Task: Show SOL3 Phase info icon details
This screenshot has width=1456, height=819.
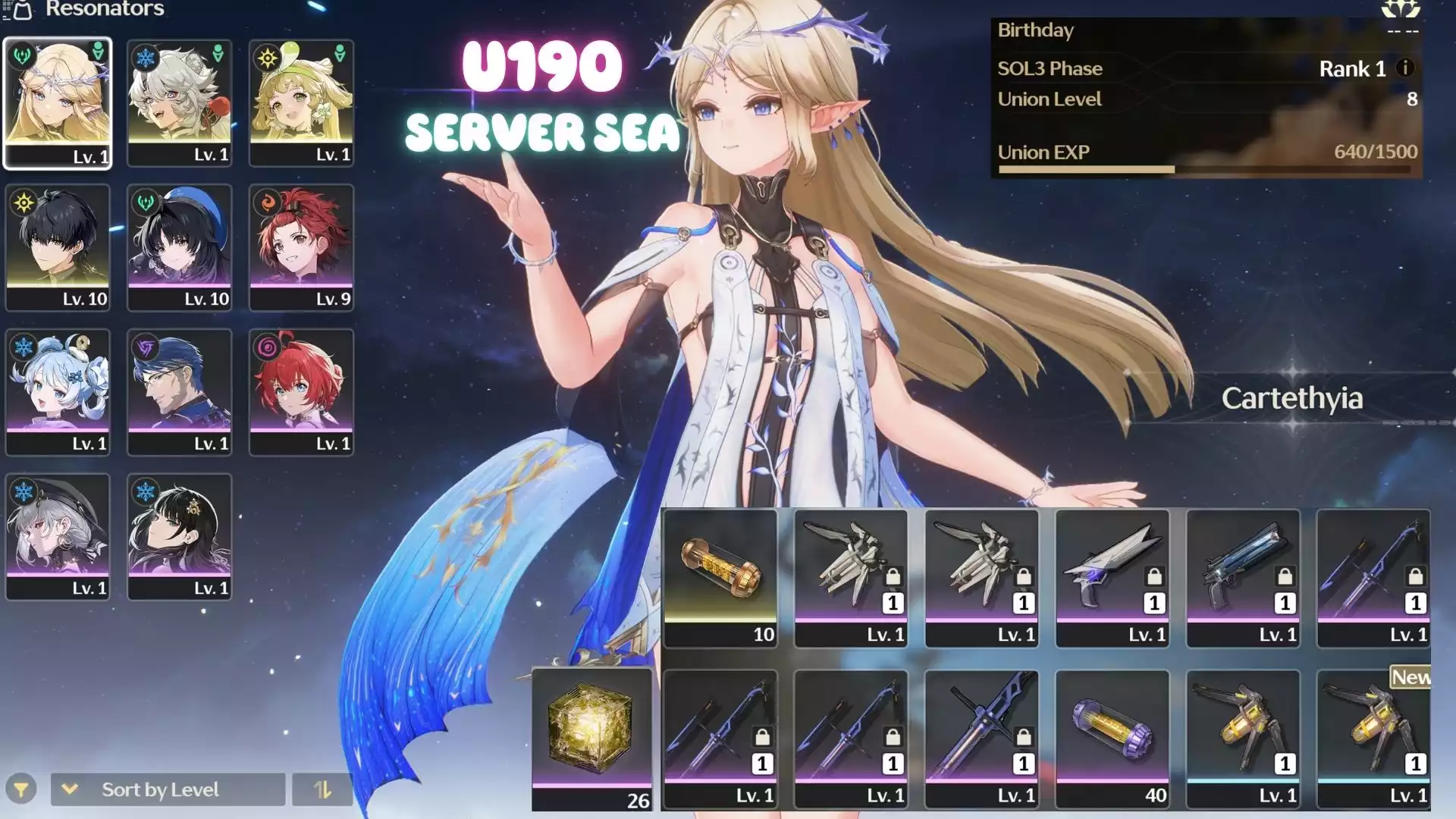Action: 1404,68
